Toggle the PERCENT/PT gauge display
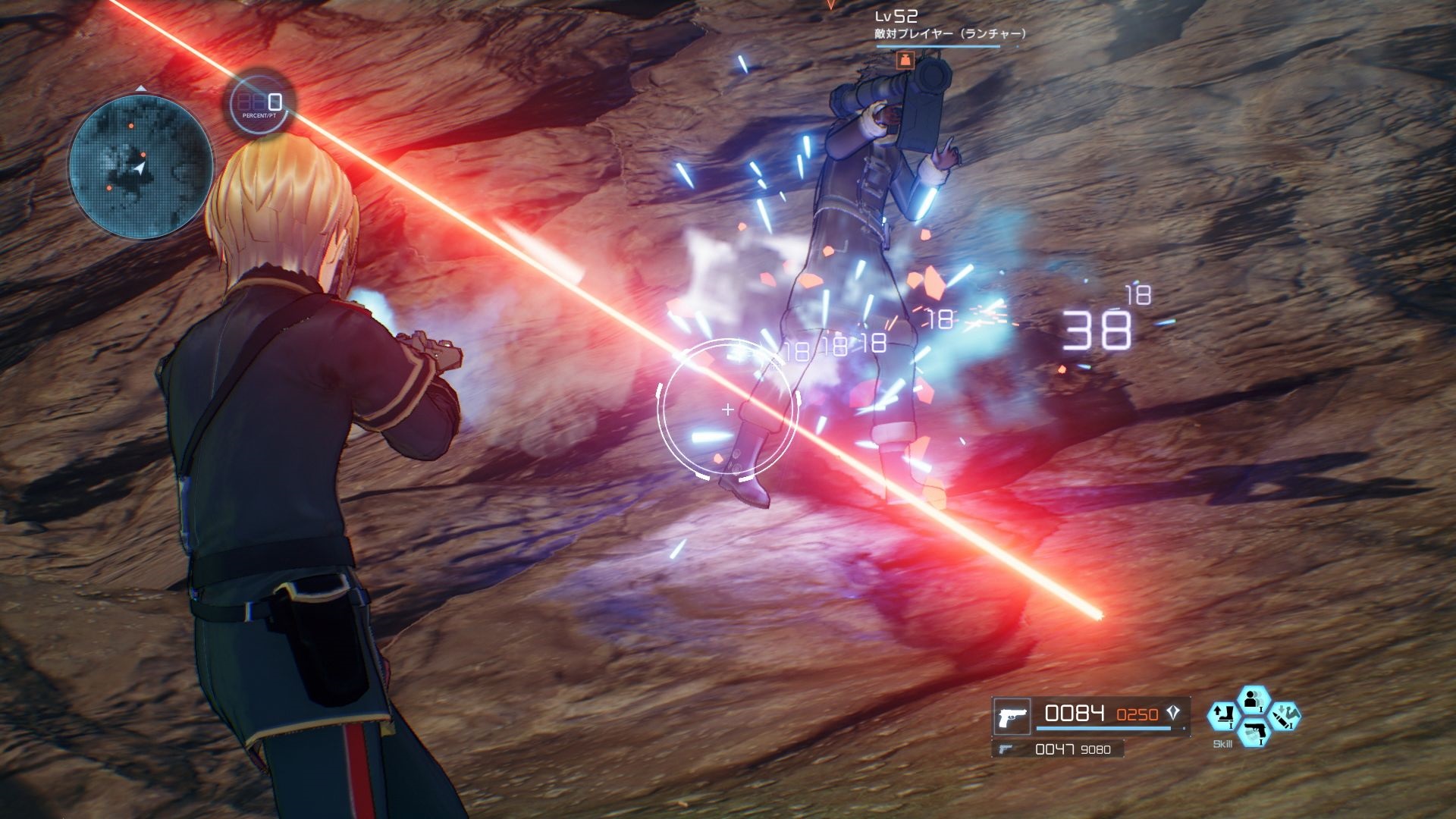1456x819 pixels. [258, 102]
